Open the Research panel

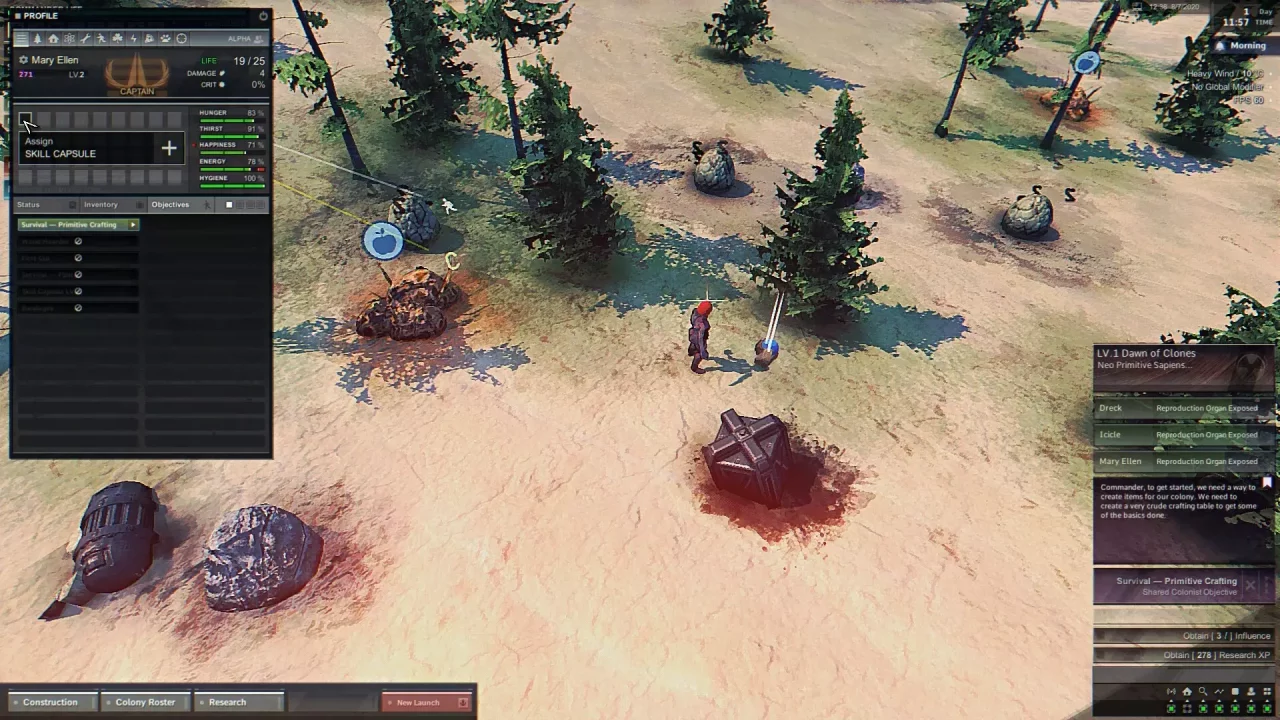[227, 702]
